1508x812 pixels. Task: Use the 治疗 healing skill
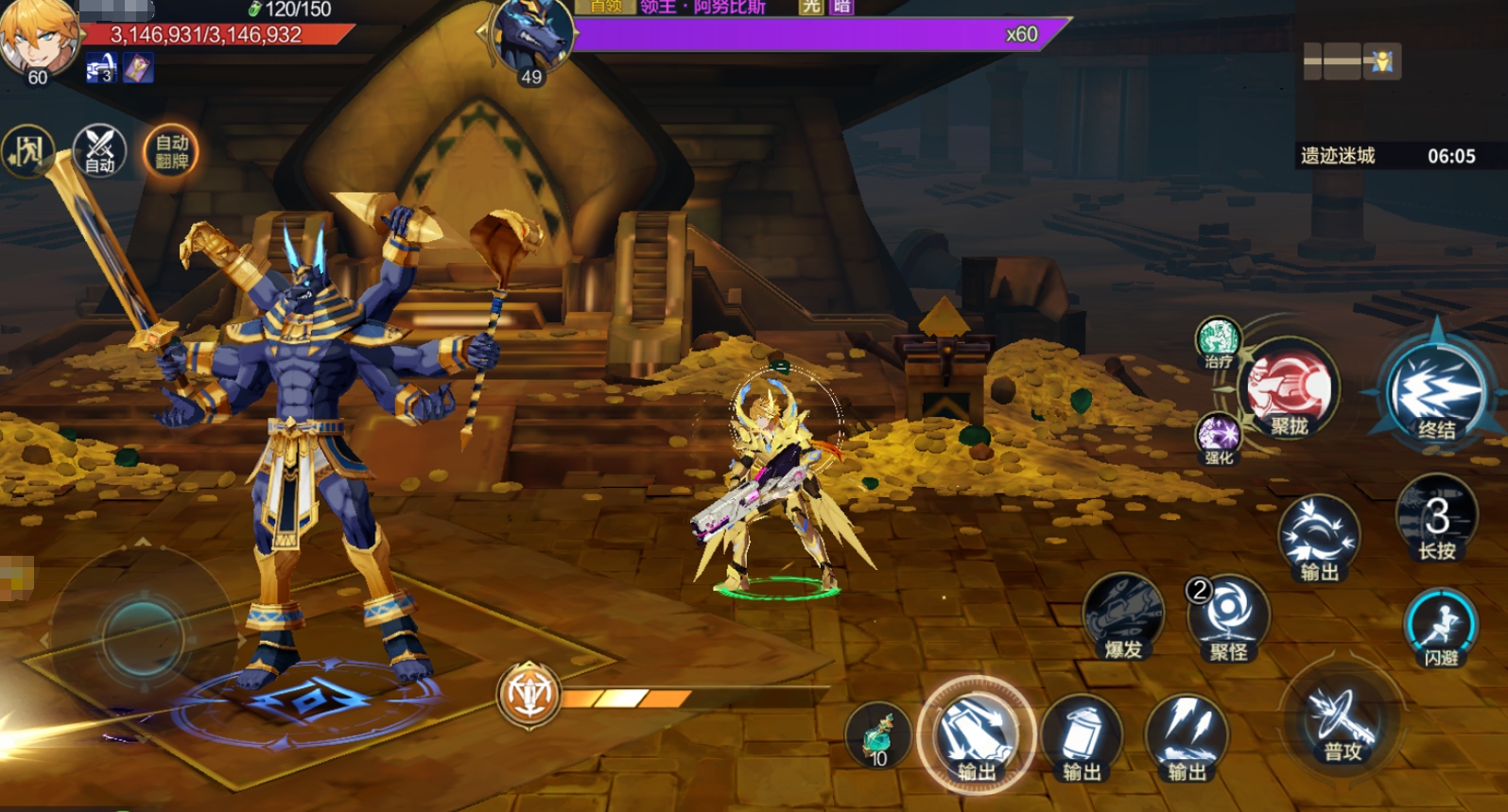1218,341
